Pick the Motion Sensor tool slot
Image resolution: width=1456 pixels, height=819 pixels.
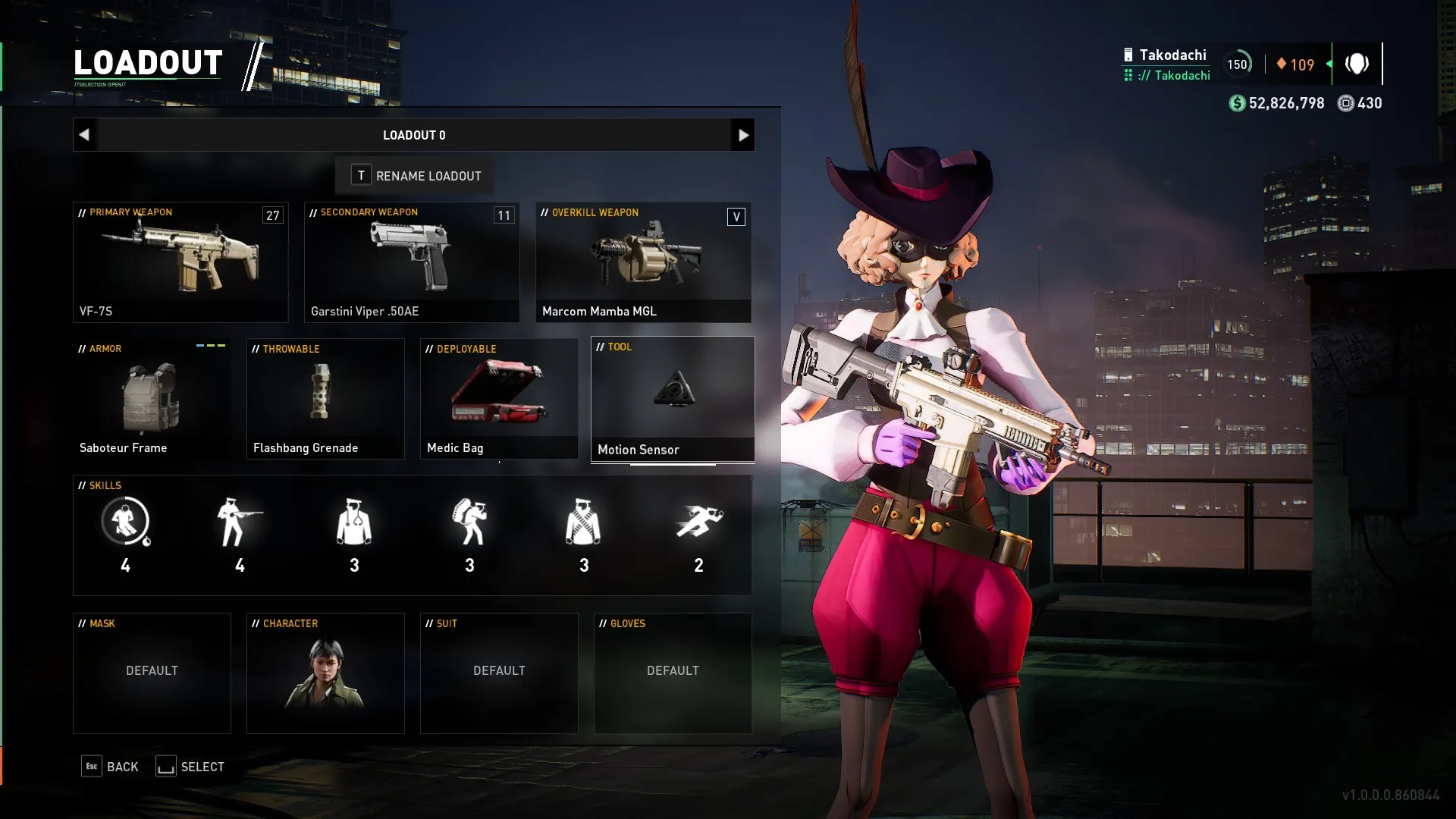coord(673,399)
